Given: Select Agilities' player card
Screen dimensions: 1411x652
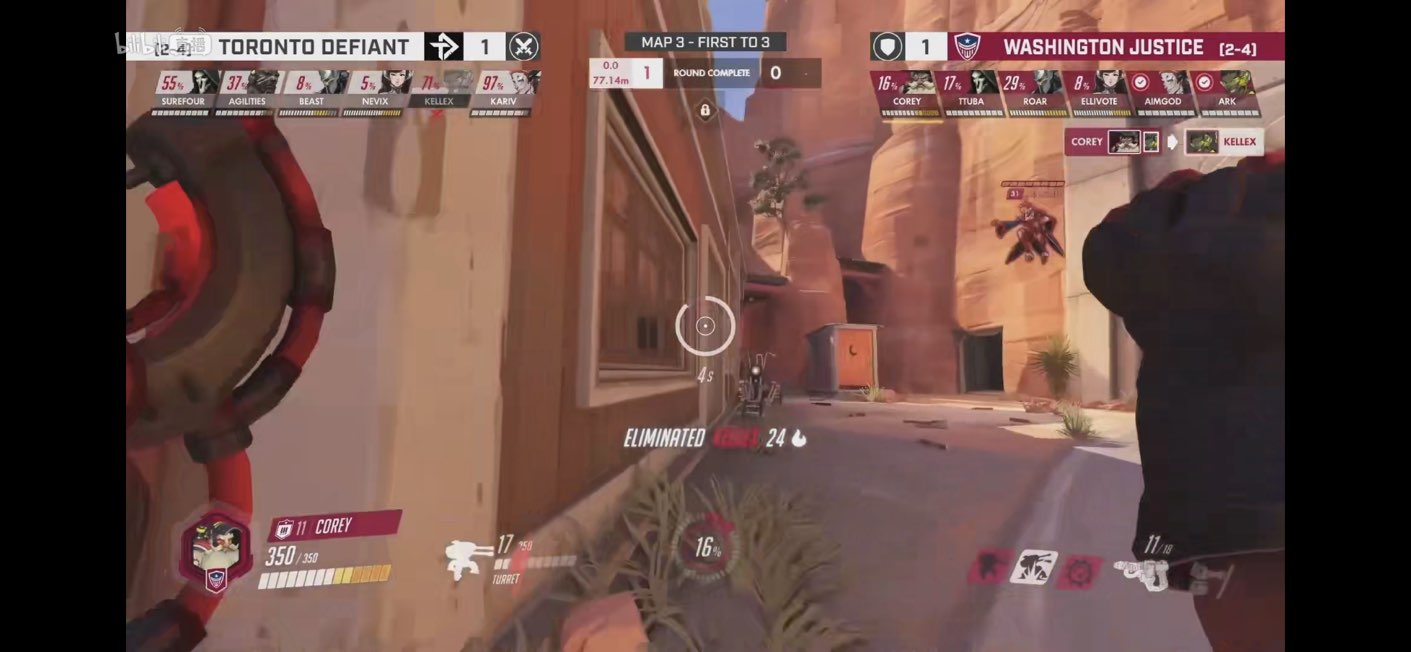Looking at the screenshot, I should [x=247, y=90].
